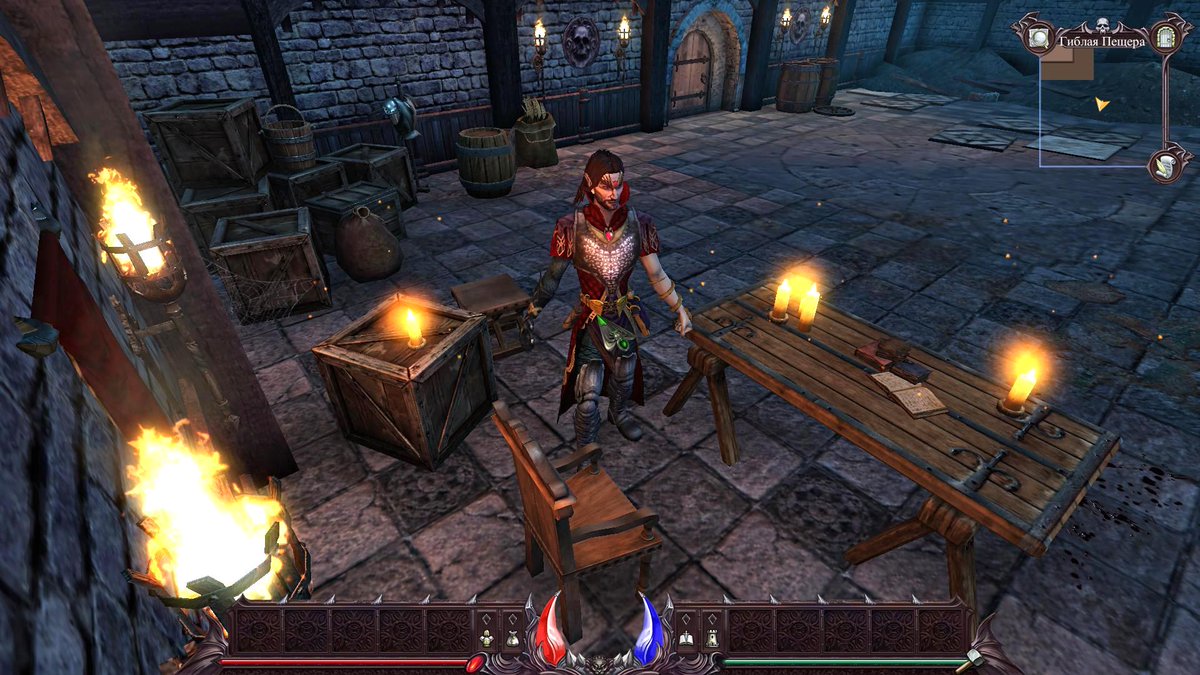This screenshot has height=675, width=1200.
Task: Click the hammer icon beside the green bar
Action: coord(969,661)
